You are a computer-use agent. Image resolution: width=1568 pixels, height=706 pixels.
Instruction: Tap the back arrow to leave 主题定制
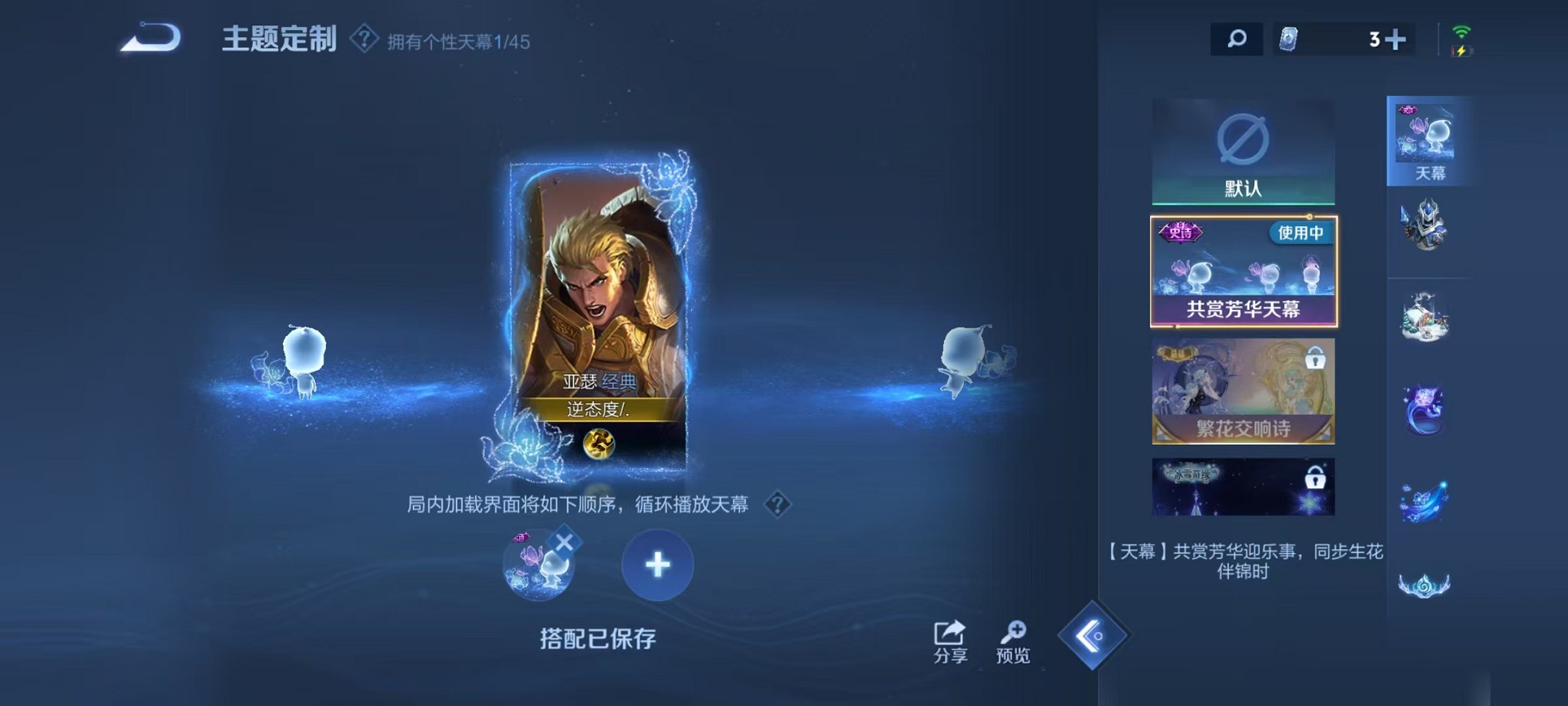coord(148,38)
